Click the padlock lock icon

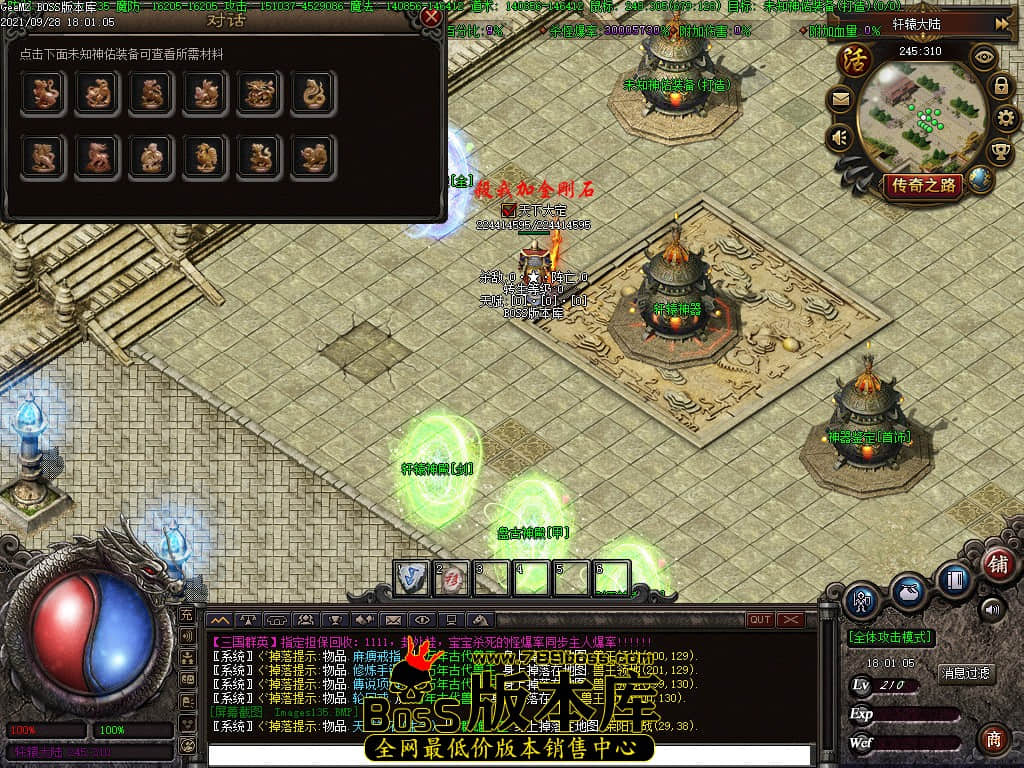point(1000,87)
